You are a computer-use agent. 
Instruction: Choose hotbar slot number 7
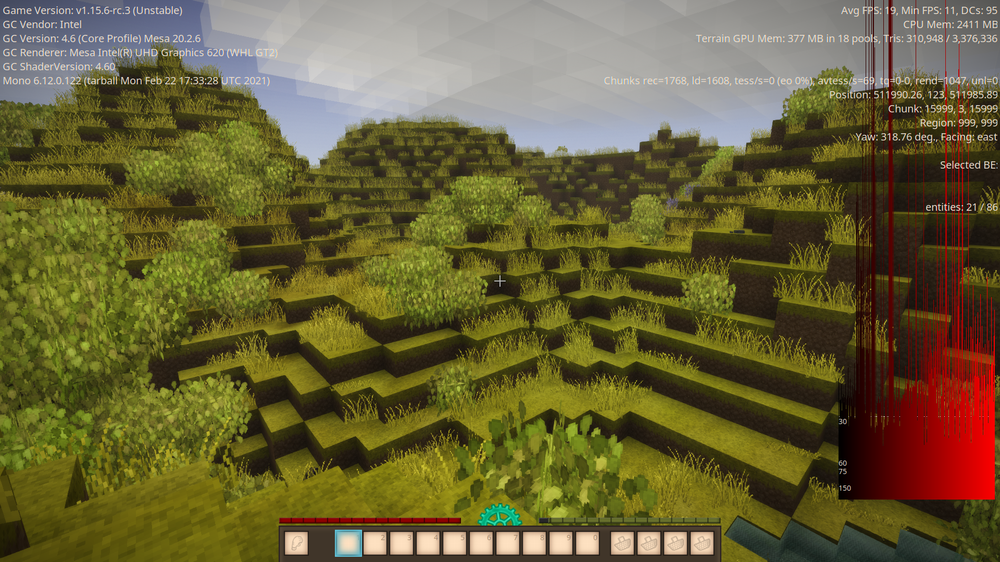508,542
